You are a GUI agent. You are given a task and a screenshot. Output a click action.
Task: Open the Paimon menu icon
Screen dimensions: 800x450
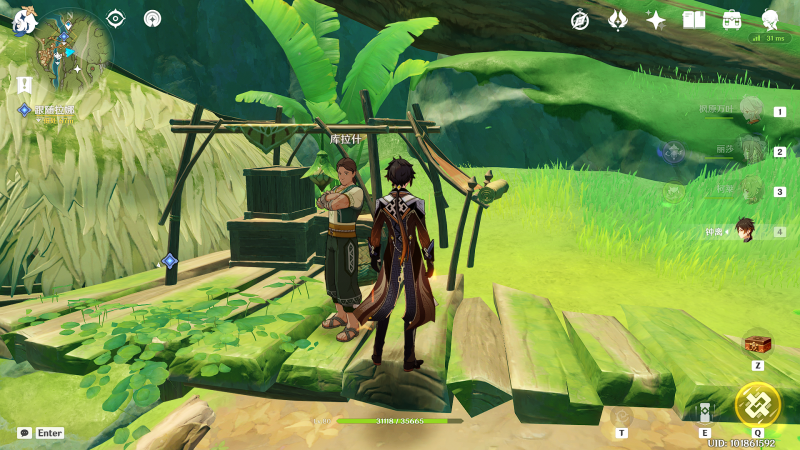(x=23, y=19)
